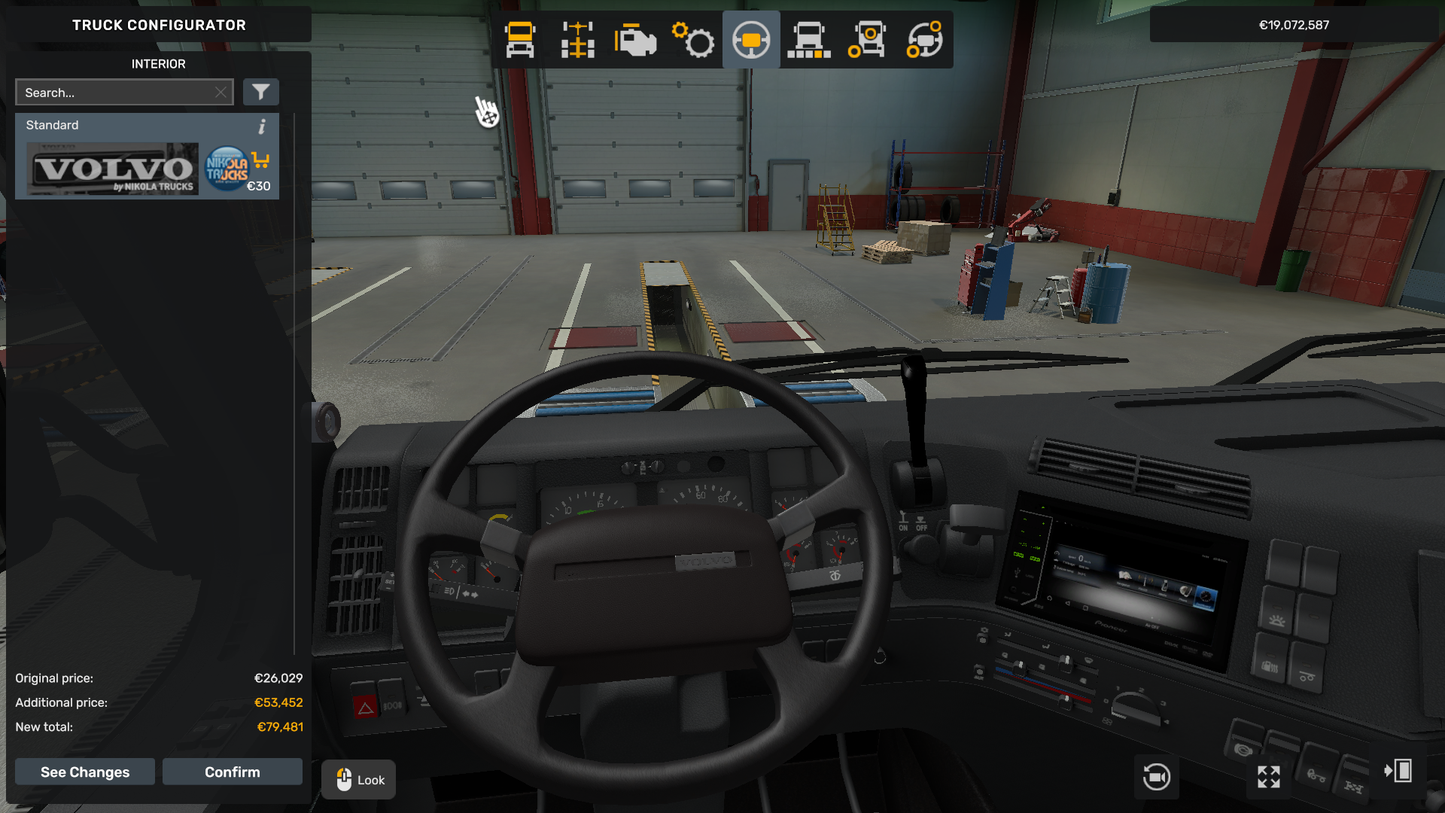The height and width of the screenshot is (813, 1445).
Task: Select the Standard Volvo interior item
Action: point(113,168)
